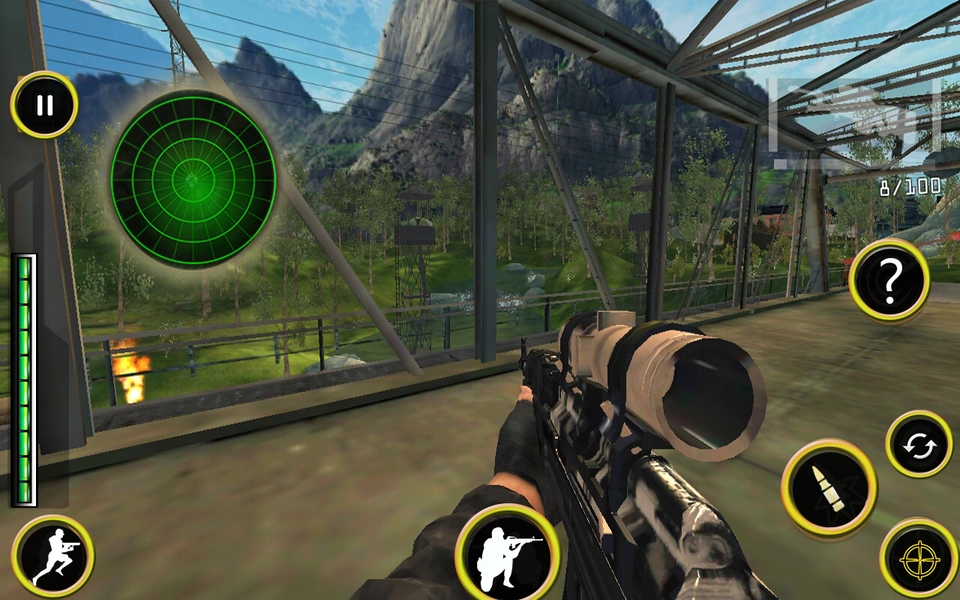Toggle the crosshair scope aim button
Screen dimensions: 960x600
[918, 558]
